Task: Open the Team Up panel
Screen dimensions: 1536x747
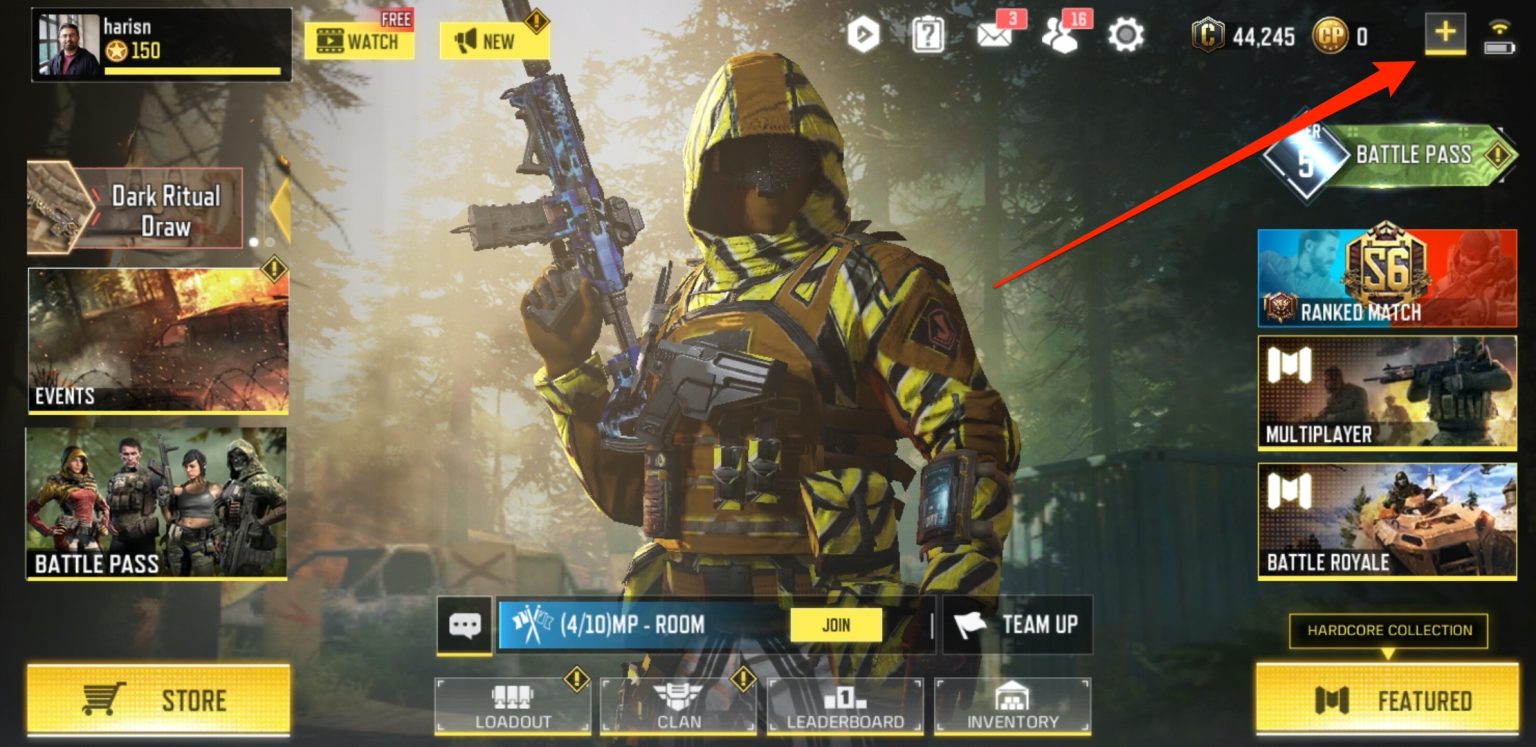Action: 1018,625
